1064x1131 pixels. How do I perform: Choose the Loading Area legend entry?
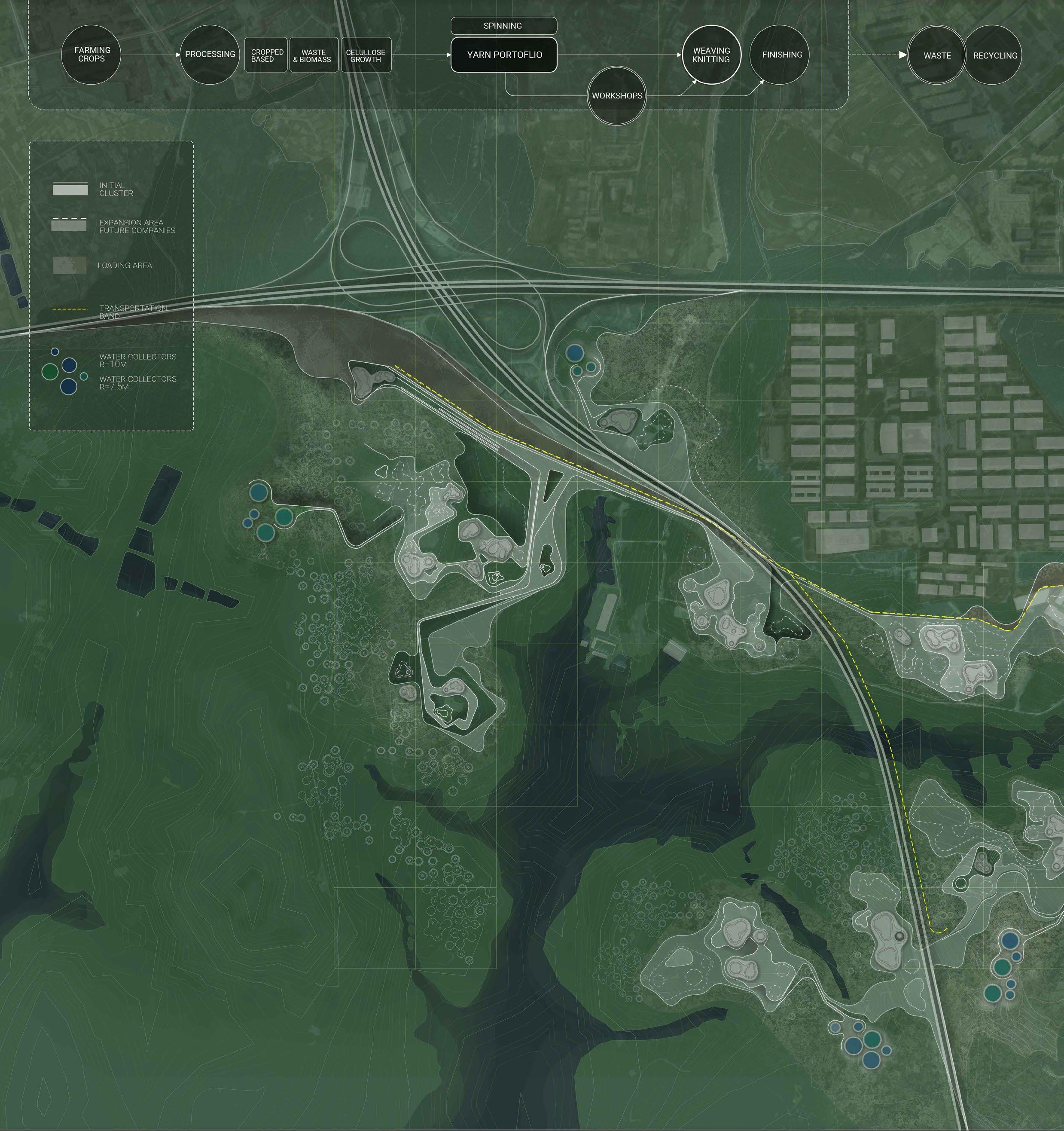tap(125, 266)
